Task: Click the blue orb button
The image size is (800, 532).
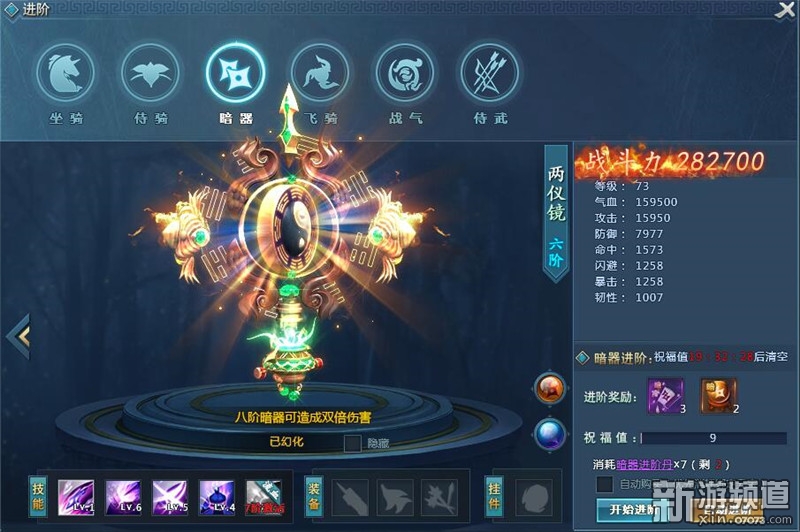Action: point(549,433)
